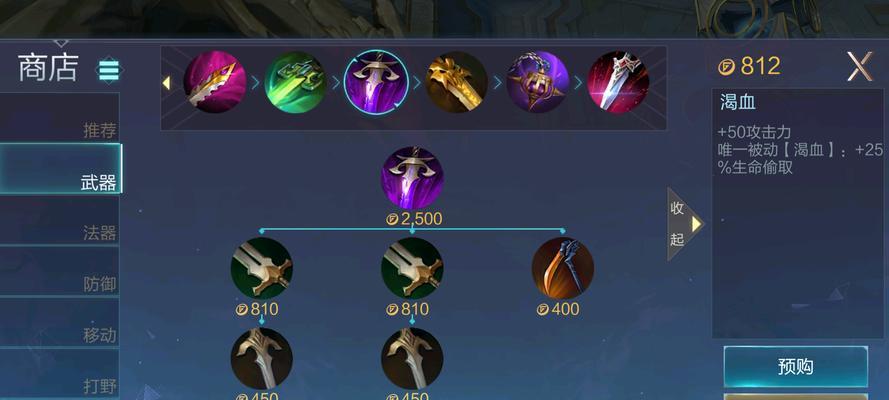Open the 法器 magic items tab
This screenshot has width=889, height=400.
pos(60,232)
